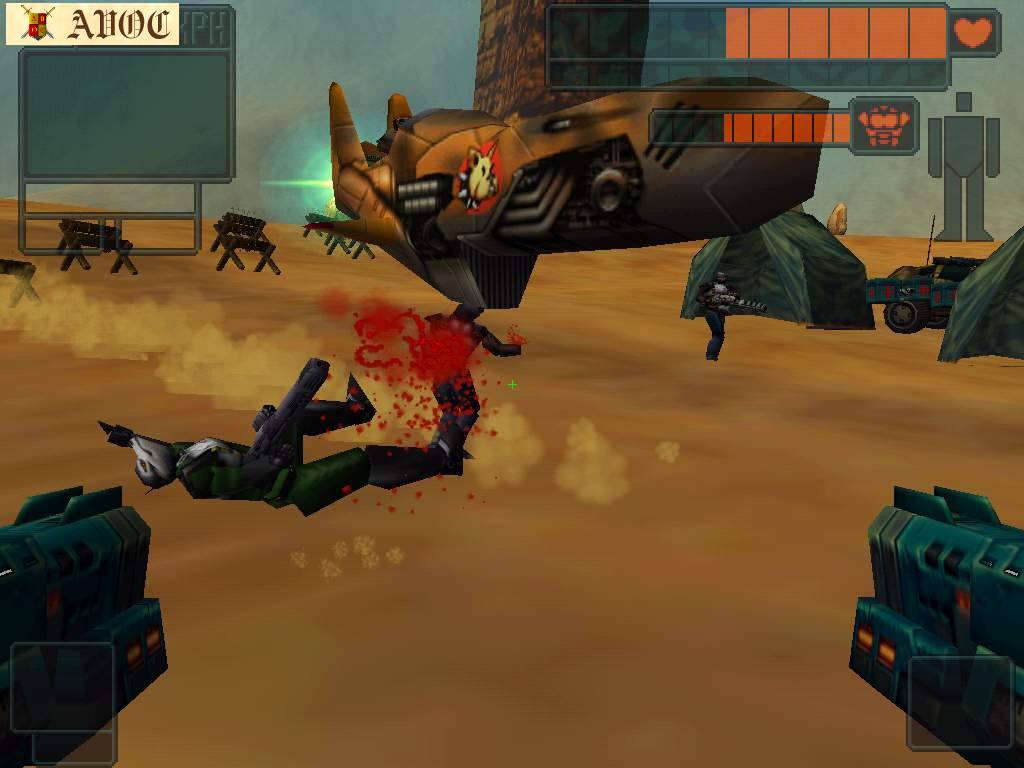Screen dimensions: 1024x768
Task: Select the heart health icon
Action: (973, 33)
